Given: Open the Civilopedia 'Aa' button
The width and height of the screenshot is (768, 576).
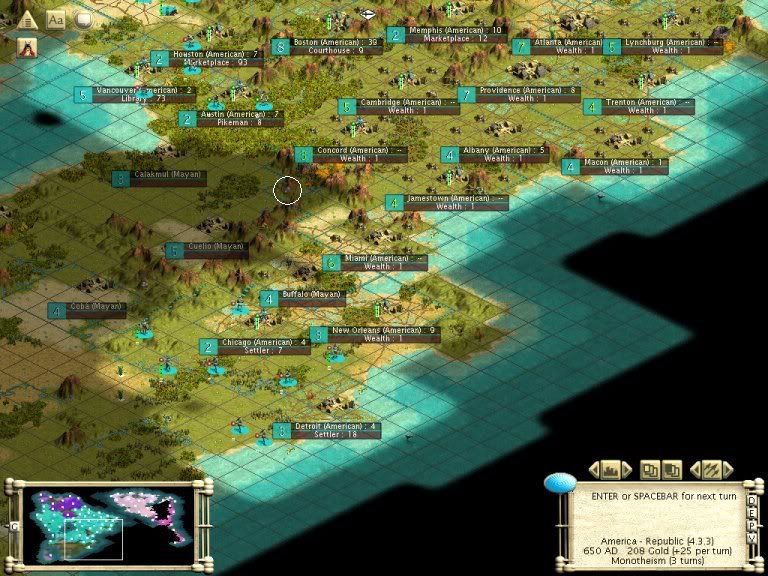Looking at the screenshot, I should 56,18.
